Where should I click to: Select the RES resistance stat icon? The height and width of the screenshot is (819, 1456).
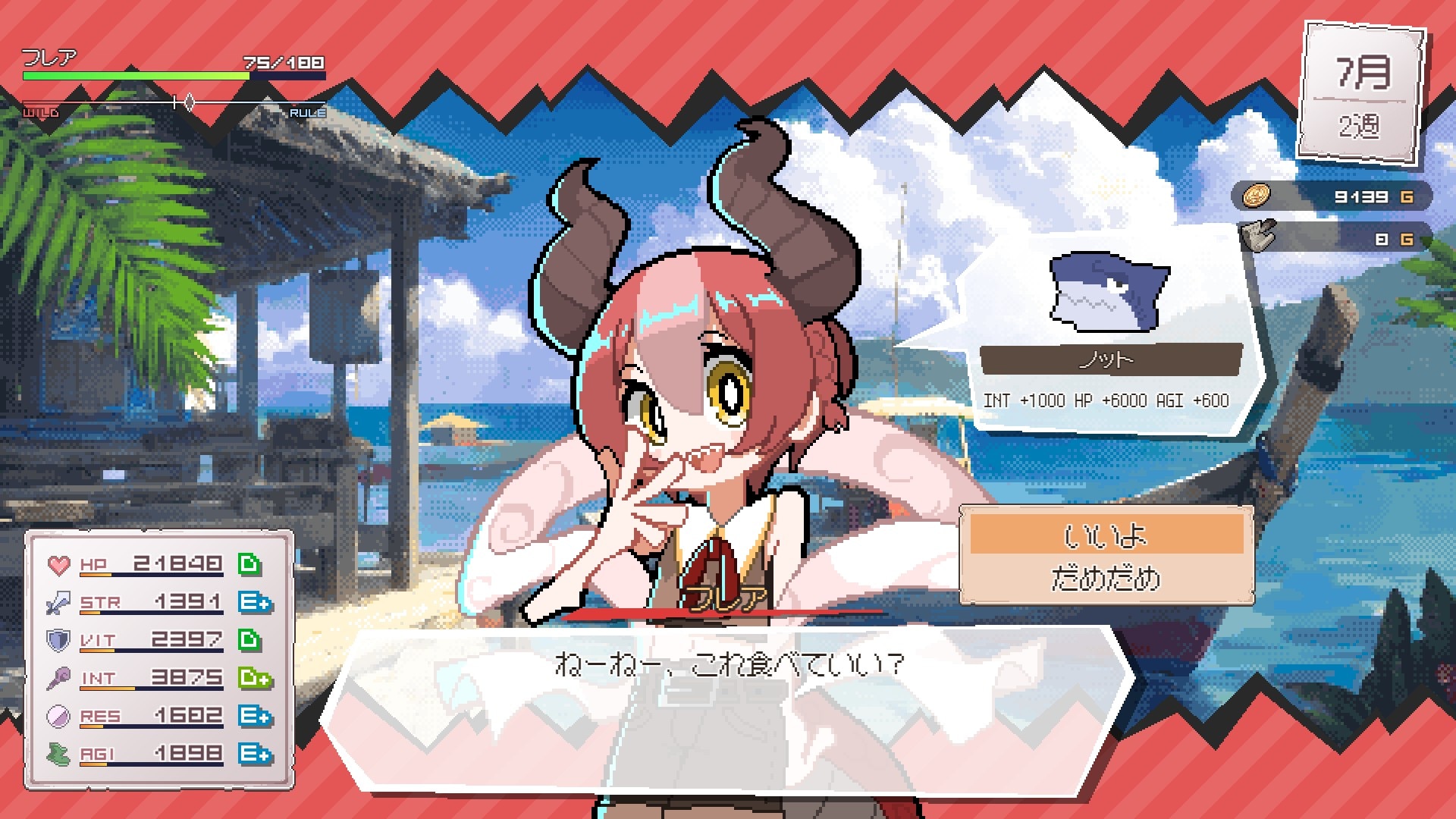coord(58,714)
